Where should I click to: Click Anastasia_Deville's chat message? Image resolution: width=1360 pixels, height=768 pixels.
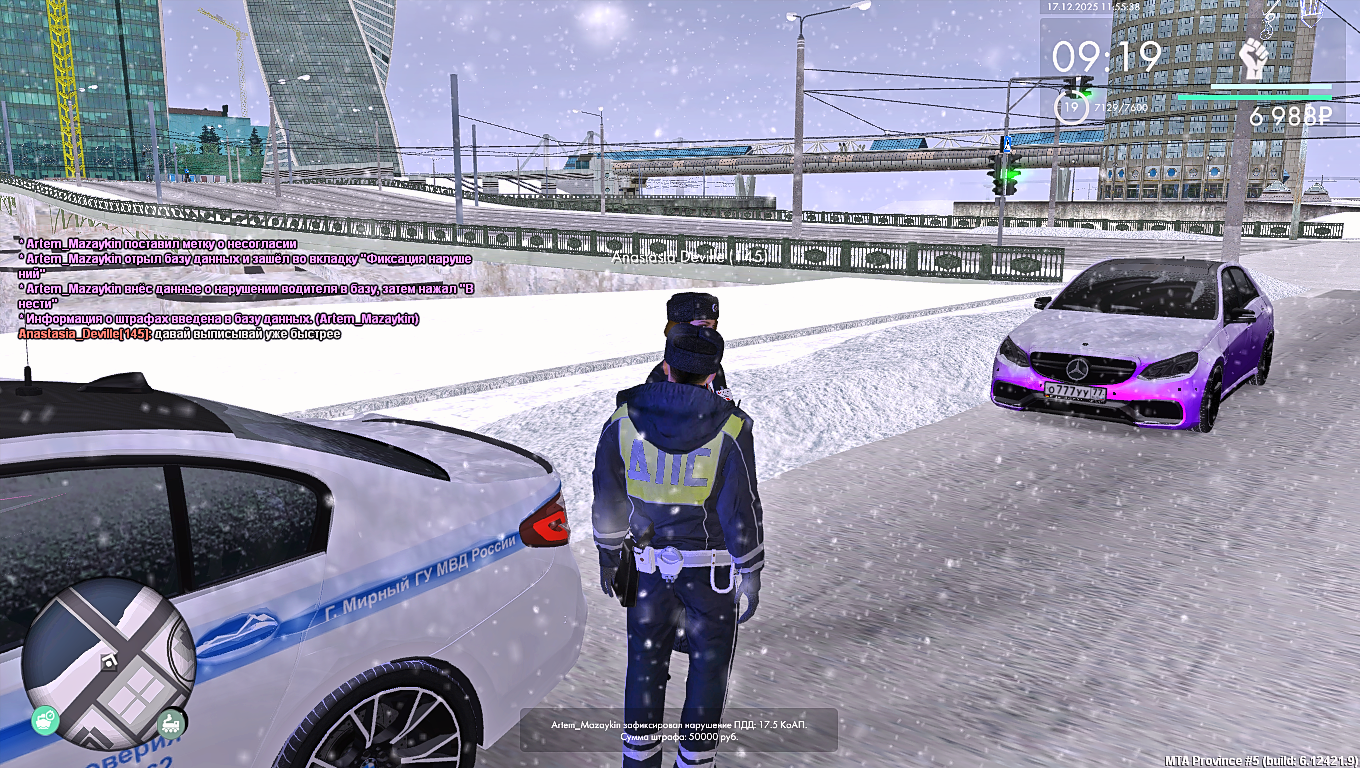point(180,334)
